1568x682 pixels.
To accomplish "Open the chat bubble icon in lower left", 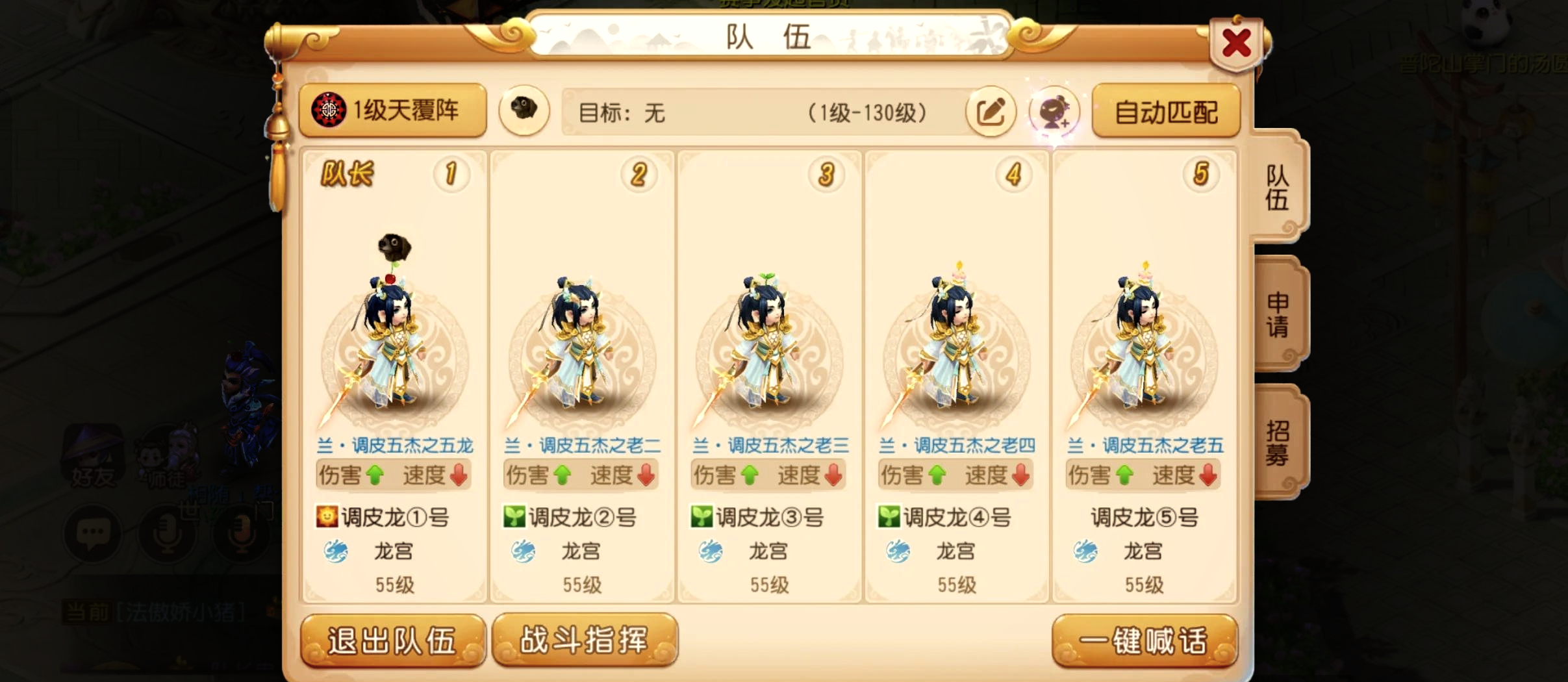I will (x=94, y=533).
